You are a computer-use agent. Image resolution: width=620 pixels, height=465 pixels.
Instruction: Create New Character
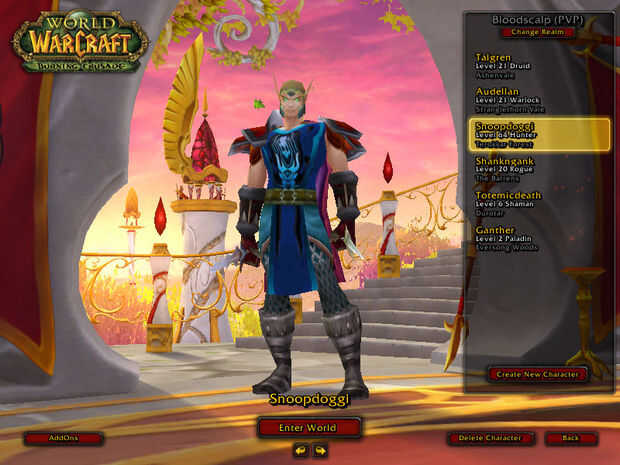(x=537, y=374)
